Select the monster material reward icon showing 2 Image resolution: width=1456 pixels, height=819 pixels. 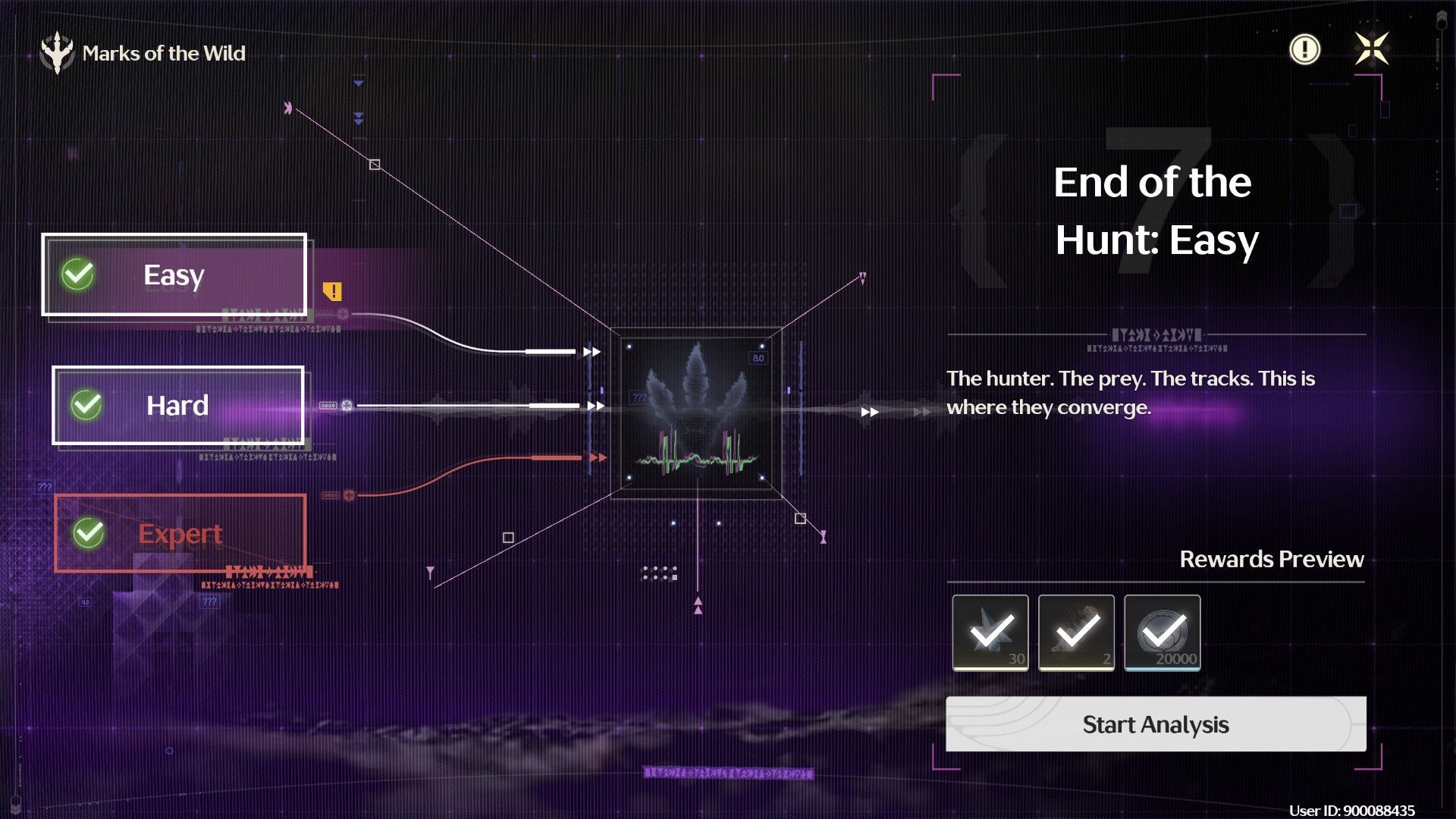click(x=1077, y=632)
